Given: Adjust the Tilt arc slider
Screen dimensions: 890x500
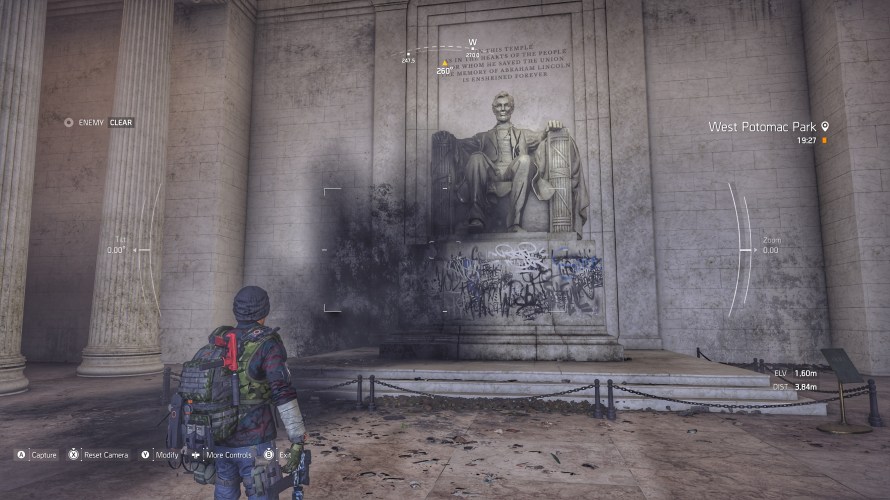Looking at the screenshot, I should coord(148,250).
